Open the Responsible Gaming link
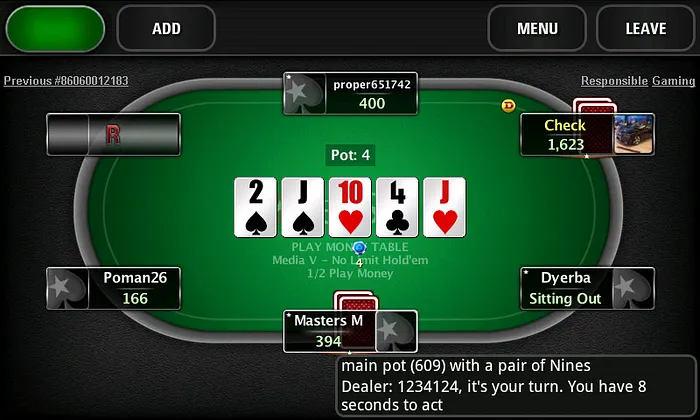 (638, 81)
